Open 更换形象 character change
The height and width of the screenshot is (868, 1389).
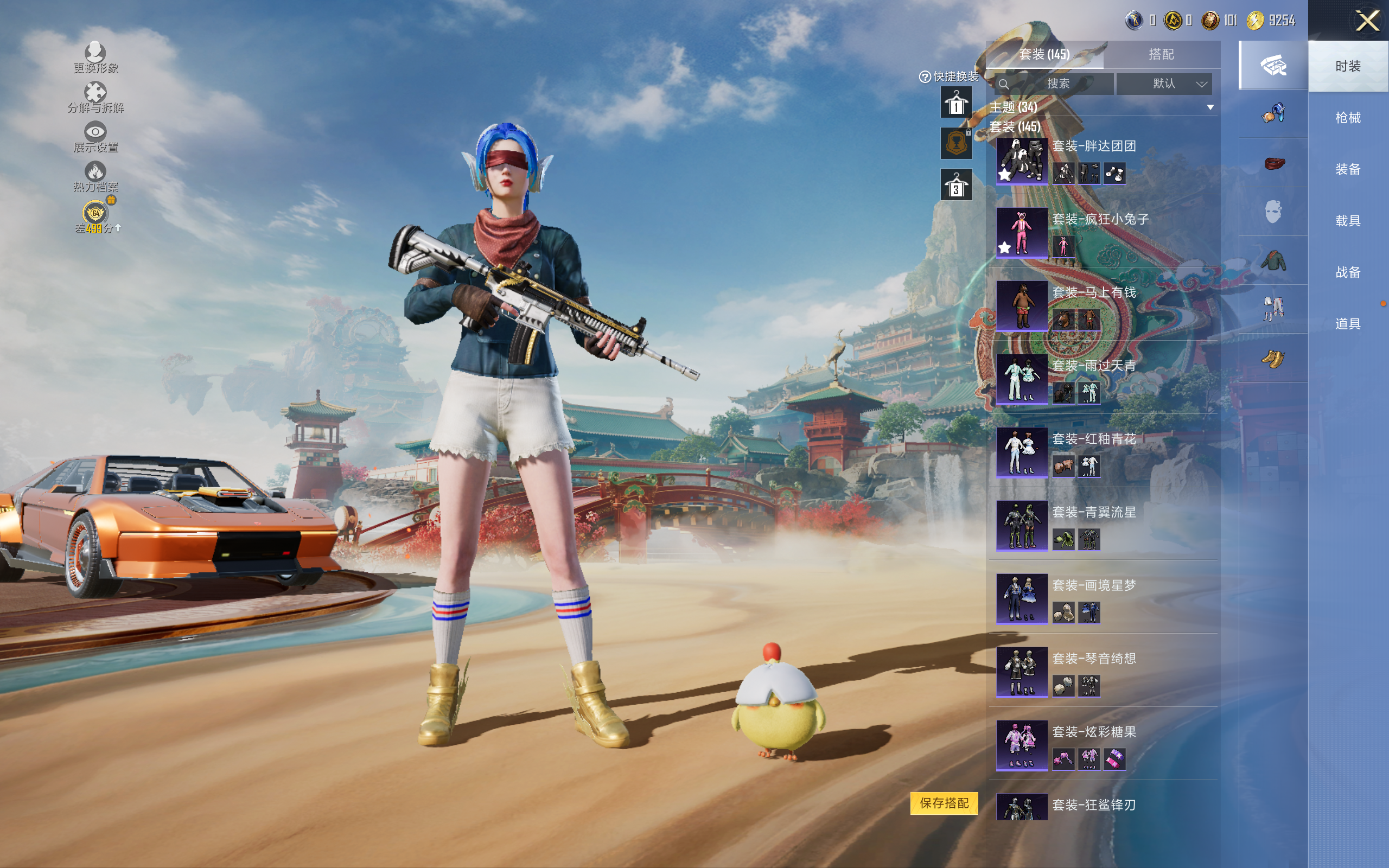(95, 58)
